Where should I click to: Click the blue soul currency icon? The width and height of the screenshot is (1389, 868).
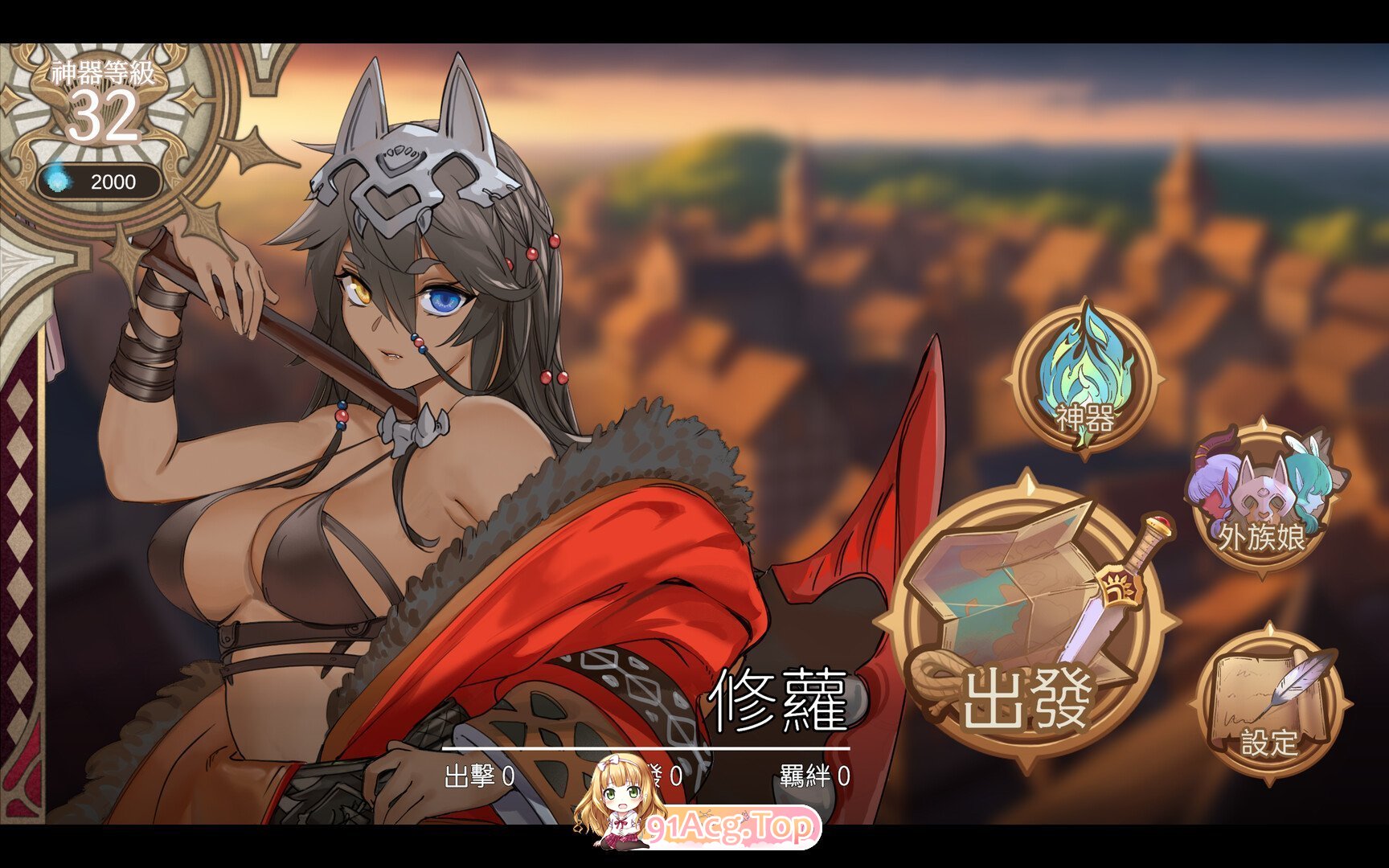tap(56, 182)
